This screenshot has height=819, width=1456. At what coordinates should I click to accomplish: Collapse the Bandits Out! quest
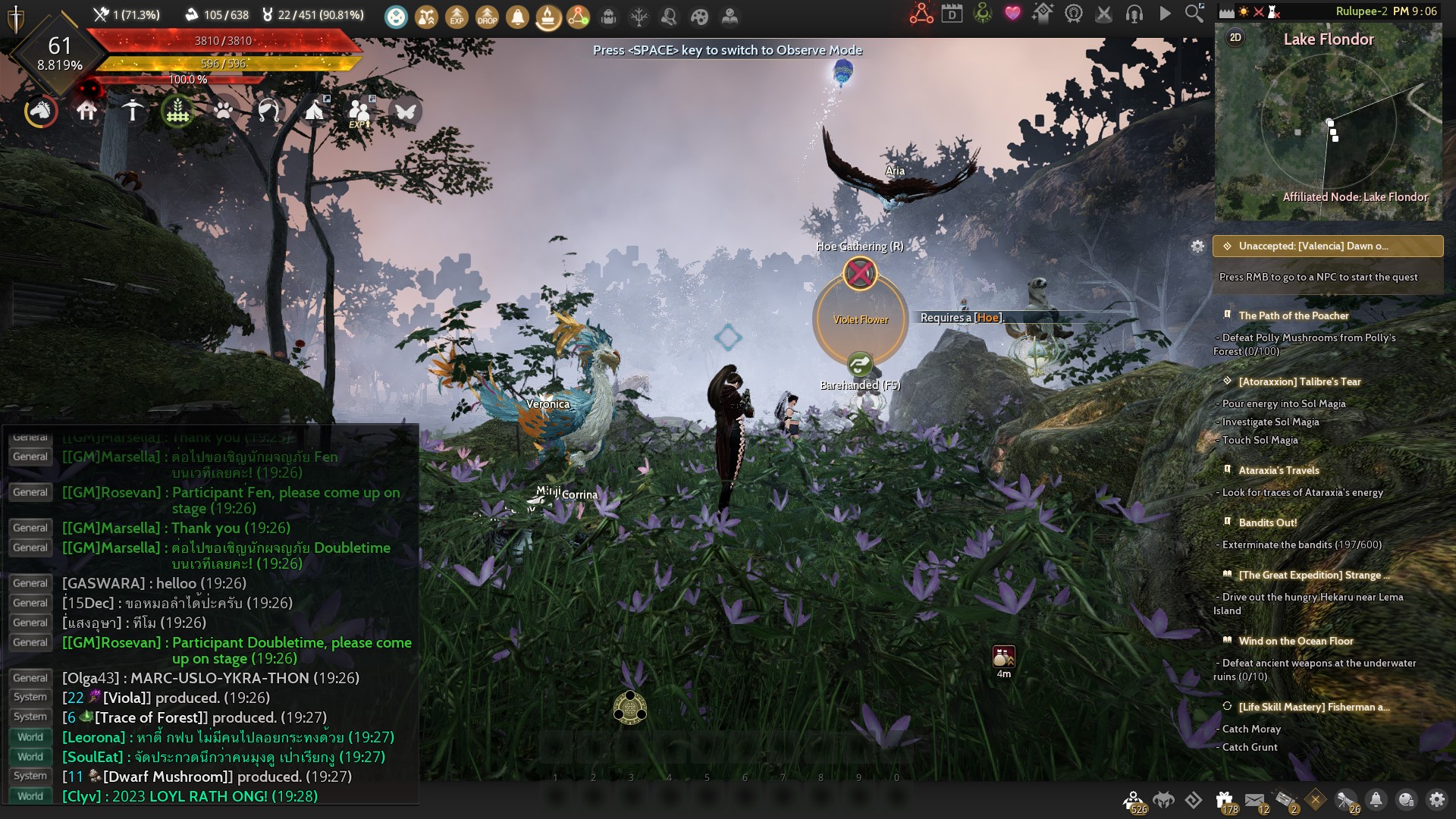(x=1266, y=523)
